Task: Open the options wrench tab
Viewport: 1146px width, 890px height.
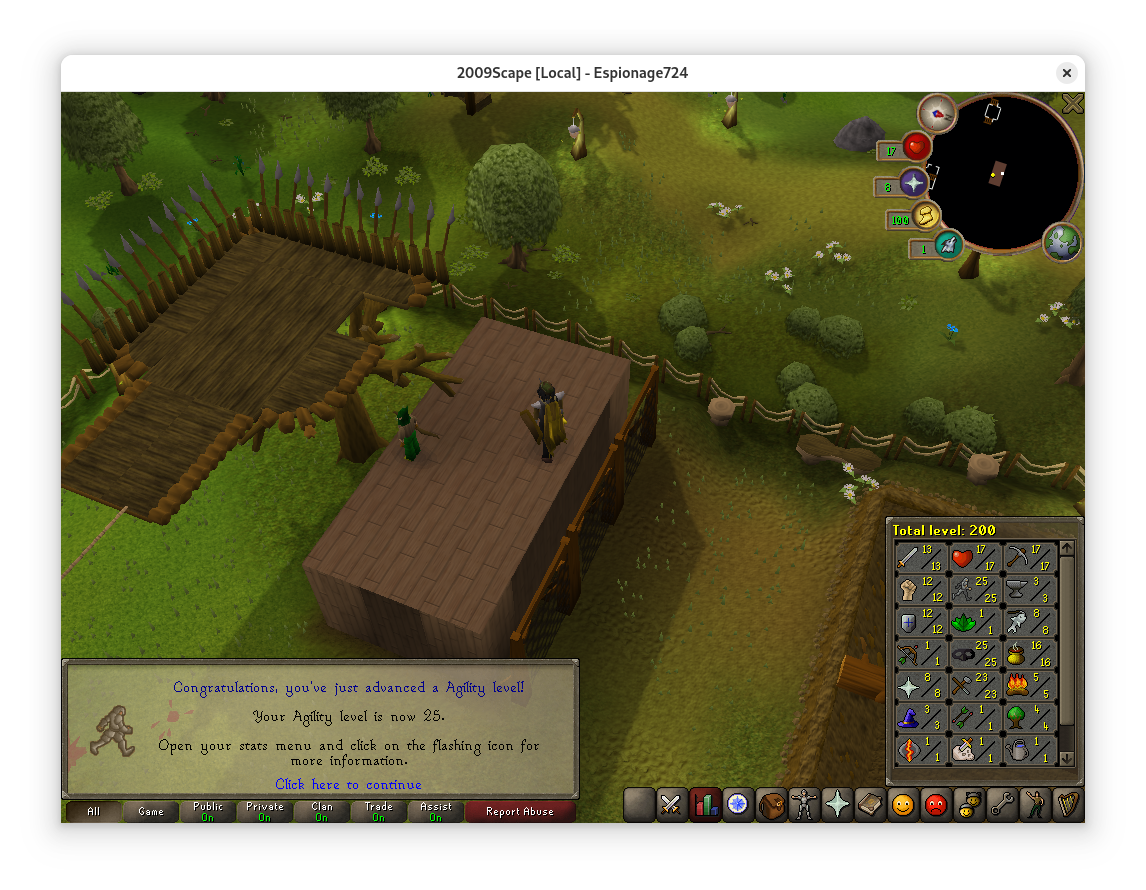Action: 1002,805
